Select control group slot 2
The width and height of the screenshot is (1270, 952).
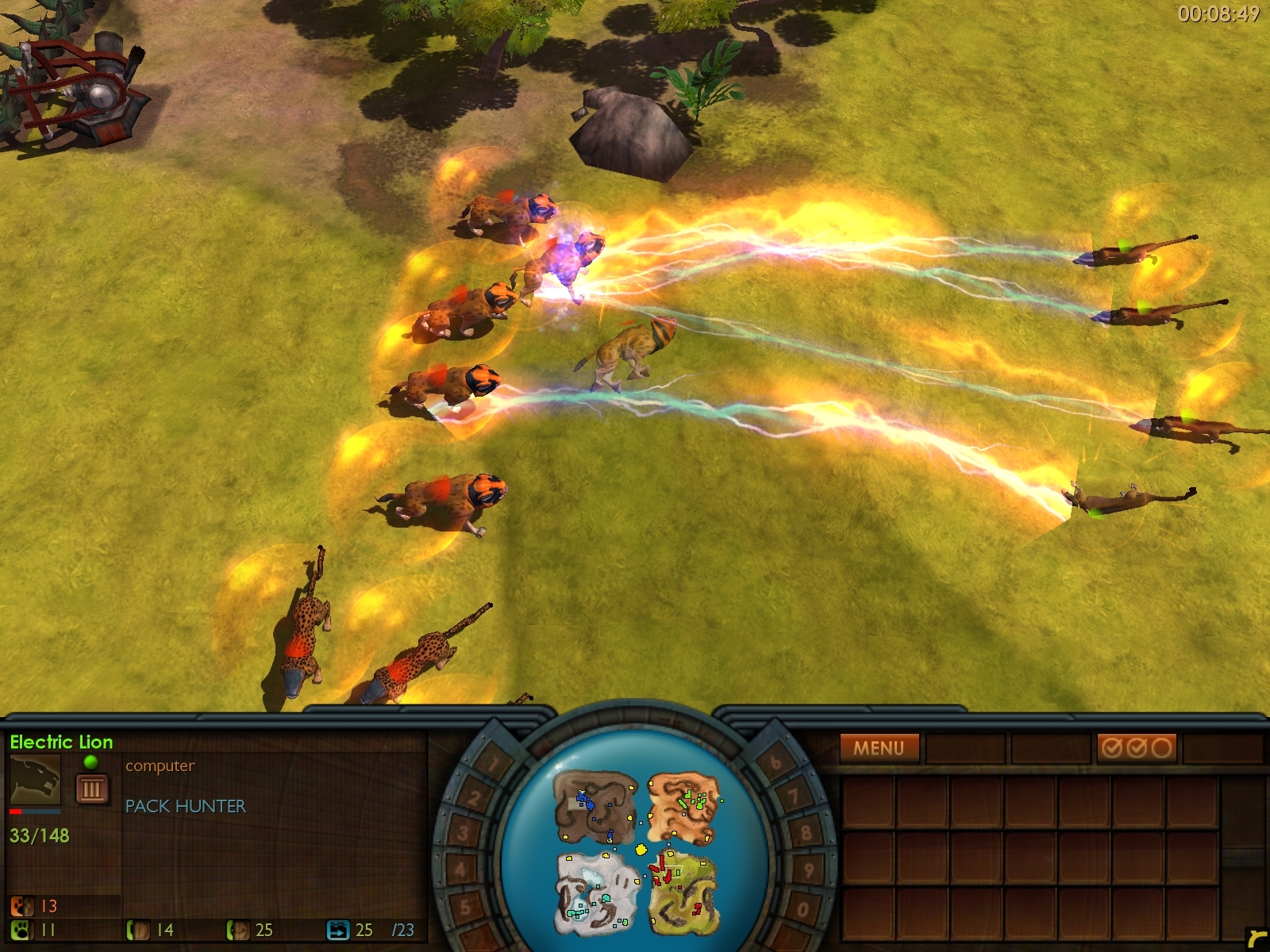pos(474,797)
